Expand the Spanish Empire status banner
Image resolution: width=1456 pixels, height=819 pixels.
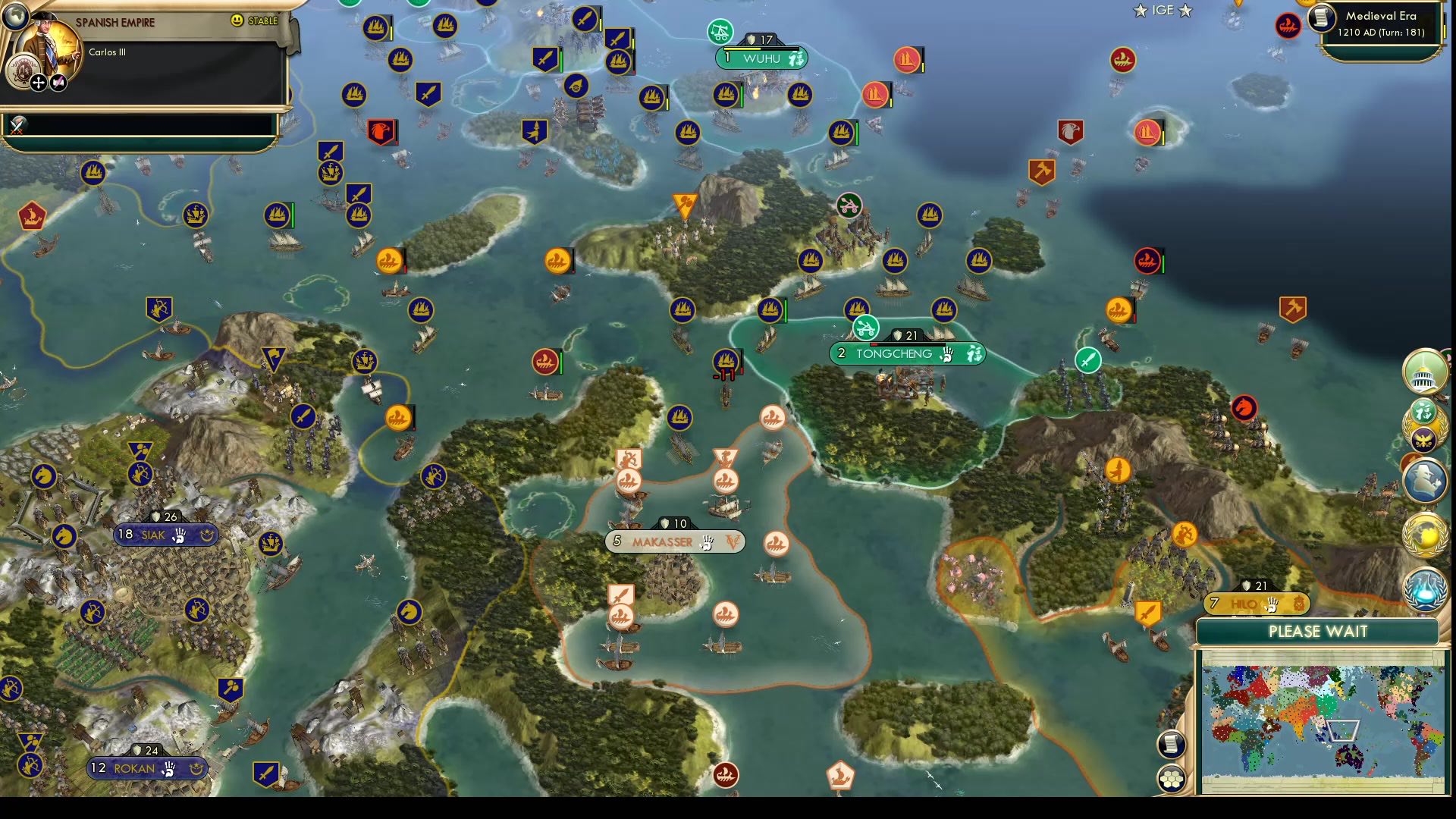coord(115,21)
